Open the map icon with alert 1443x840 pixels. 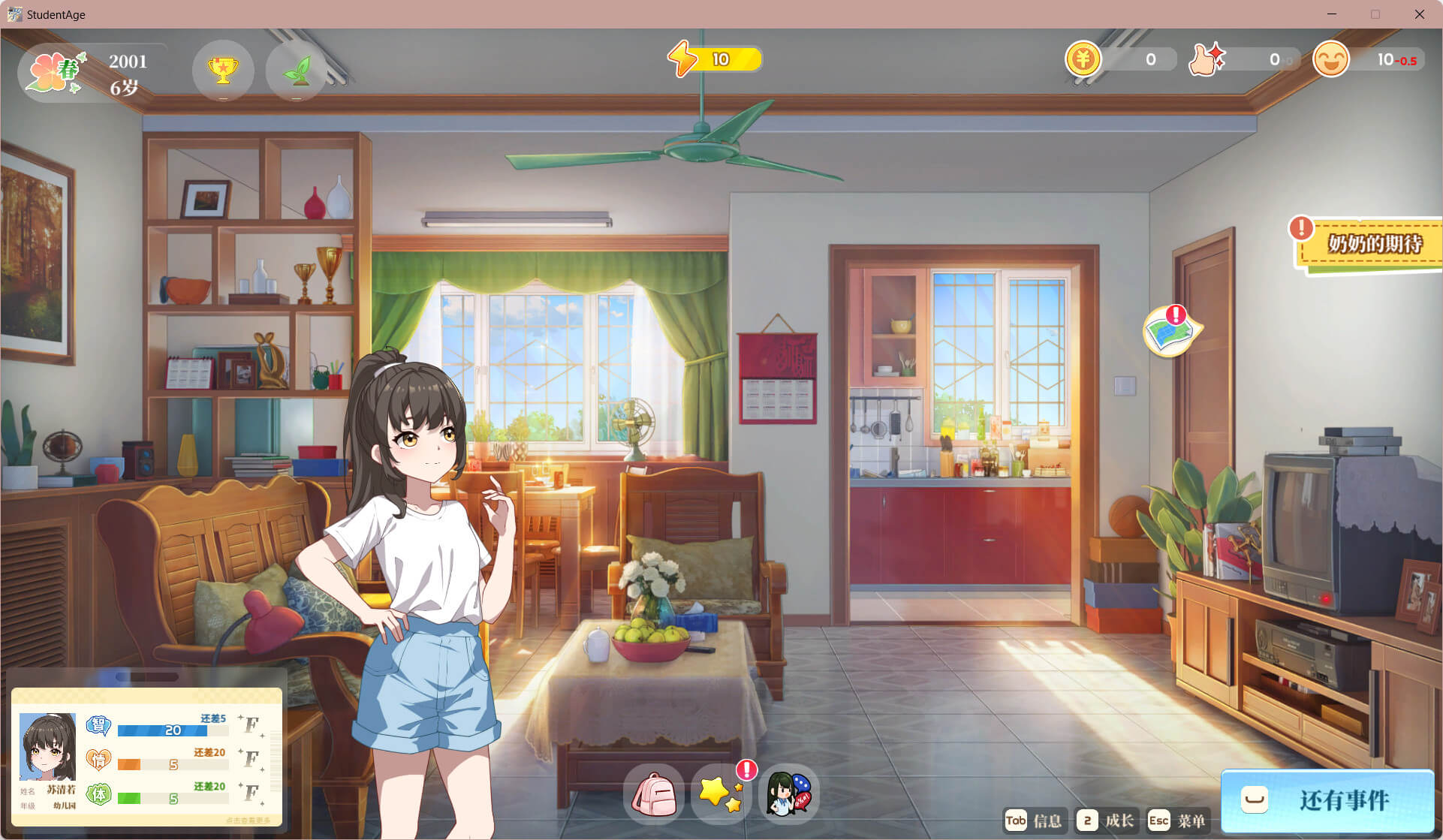coord(1170,332)
